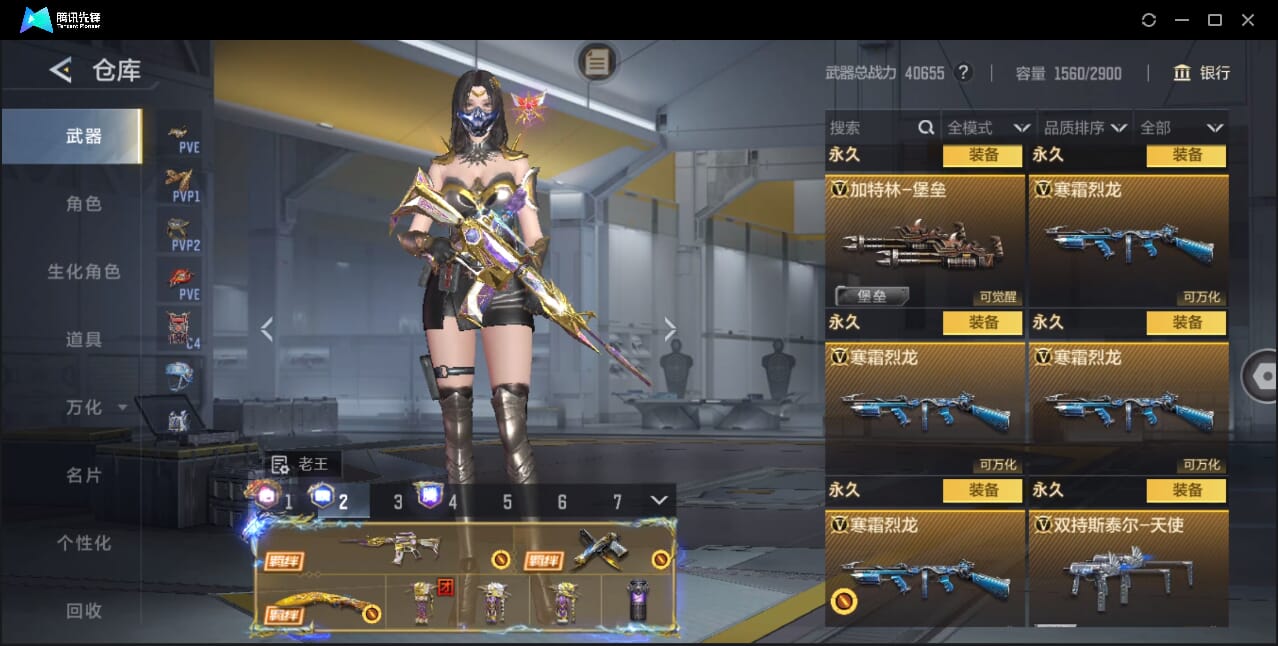
Task: Select the 道具 items tab
Action: 84,340
